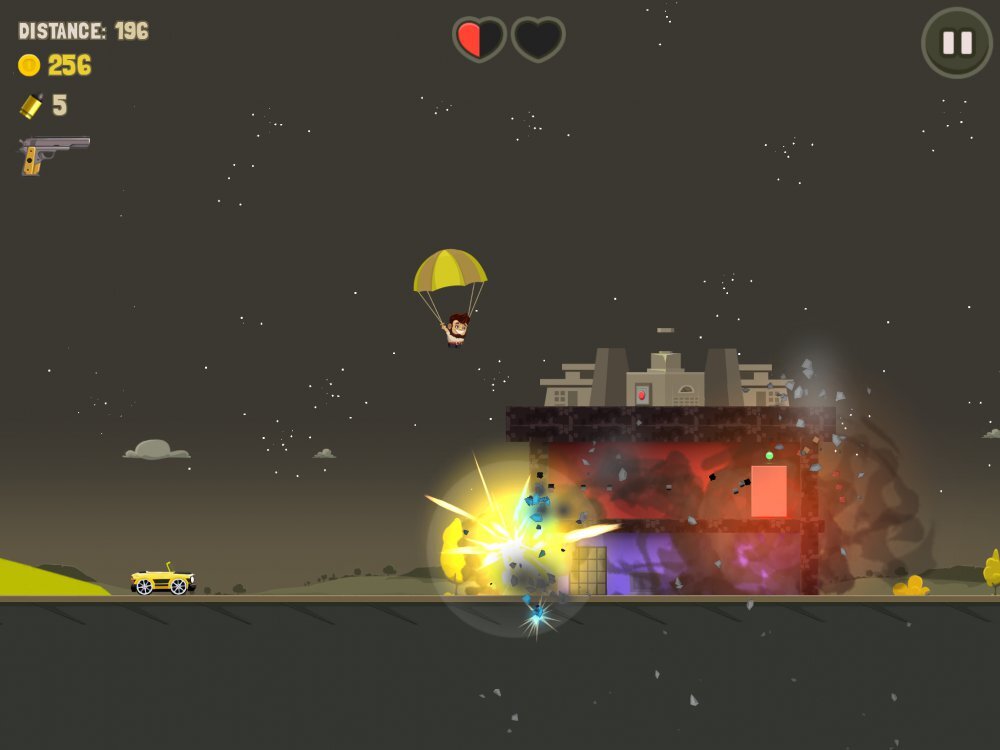Tap the pistol weapon icon
Image resolution: width=1000 pixels, height=750 pixels.
pyautogui.click(x=52, y=153)
